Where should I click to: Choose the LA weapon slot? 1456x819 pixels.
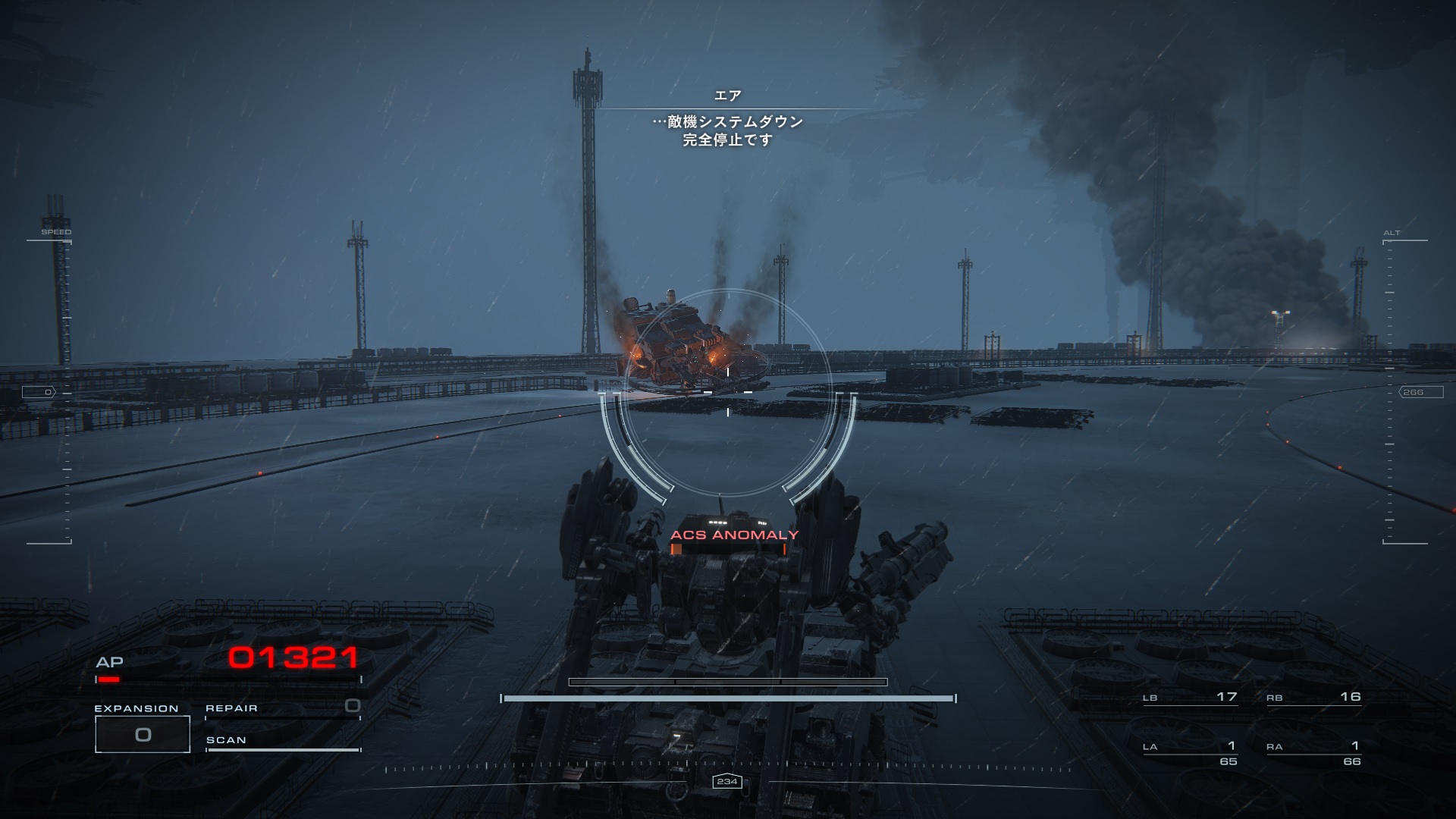(1190, 752)
